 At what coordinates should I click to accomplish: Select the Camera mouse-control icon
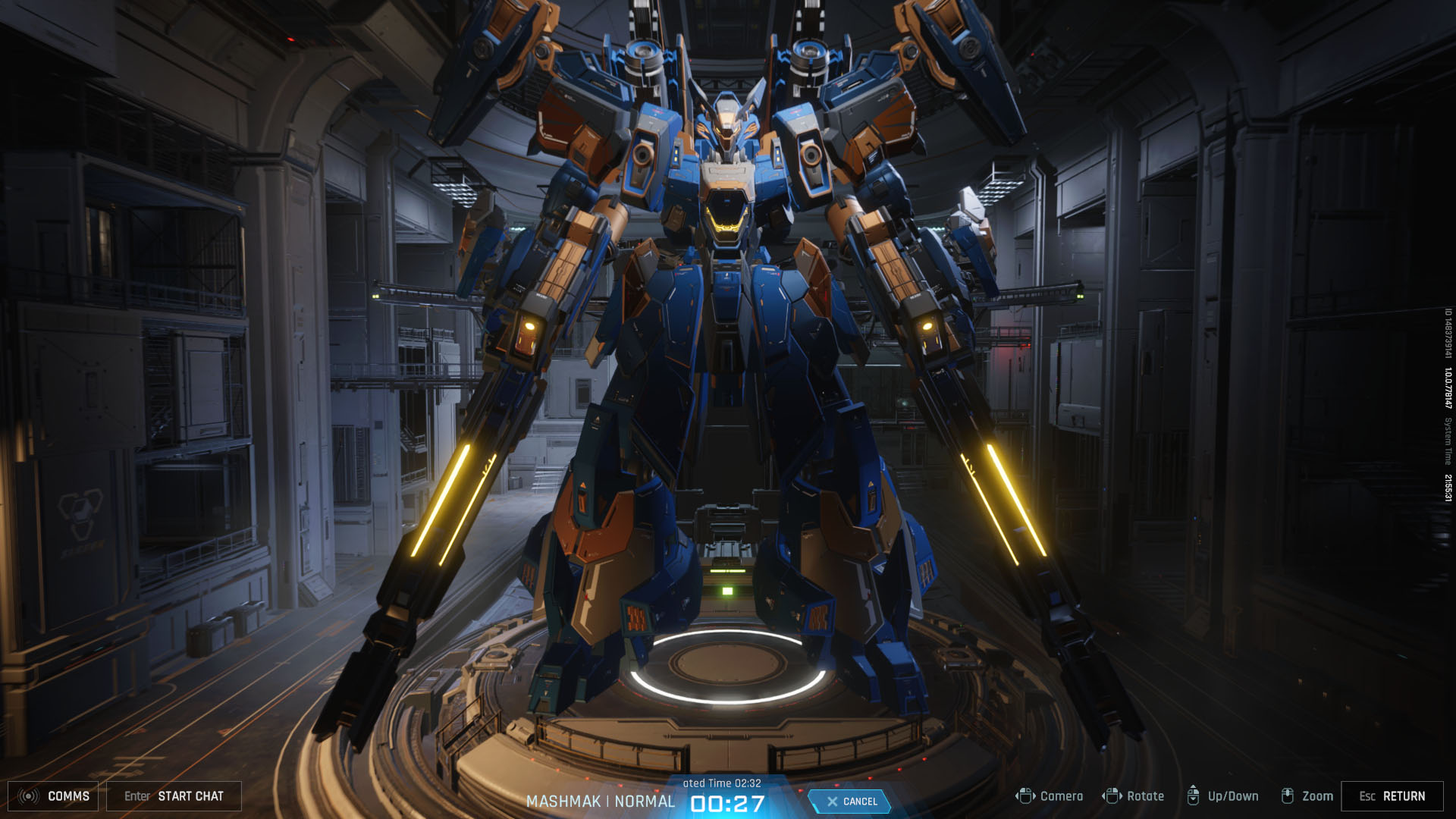[1026, 795]
